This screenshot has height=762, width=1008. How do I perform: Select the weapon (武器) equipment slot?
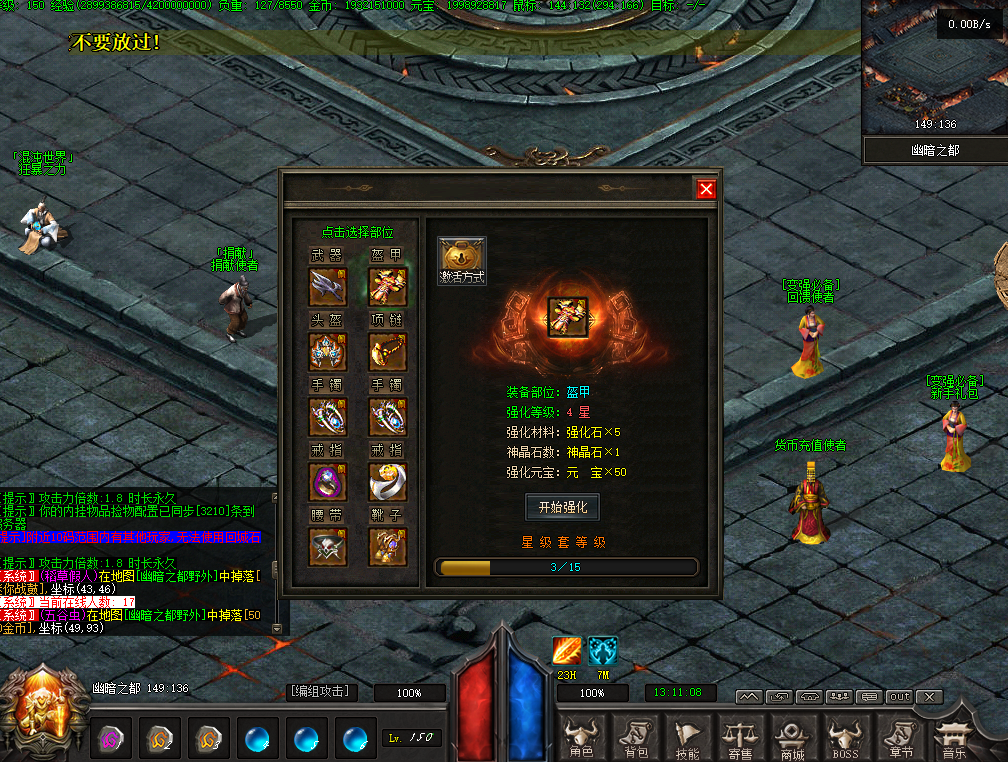pos(328,286)
